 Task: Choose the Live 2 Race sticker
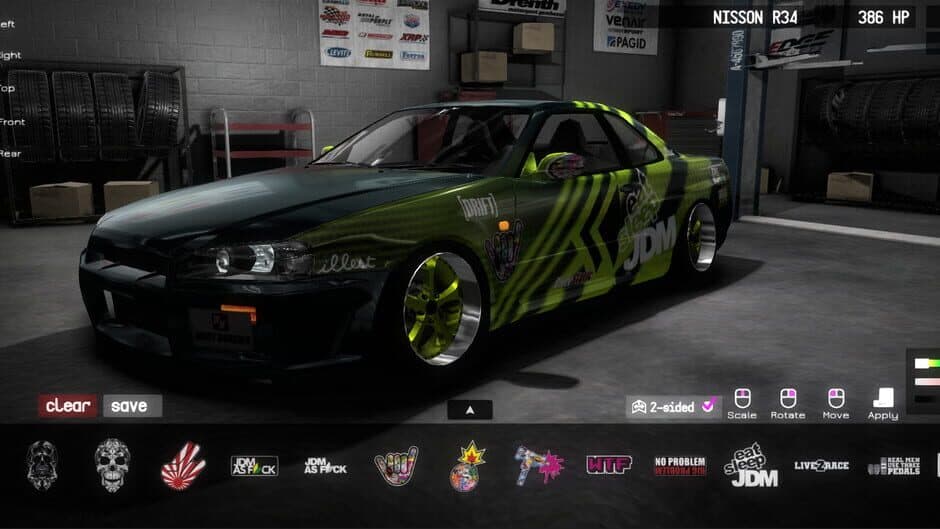click(x=821, y=466)
